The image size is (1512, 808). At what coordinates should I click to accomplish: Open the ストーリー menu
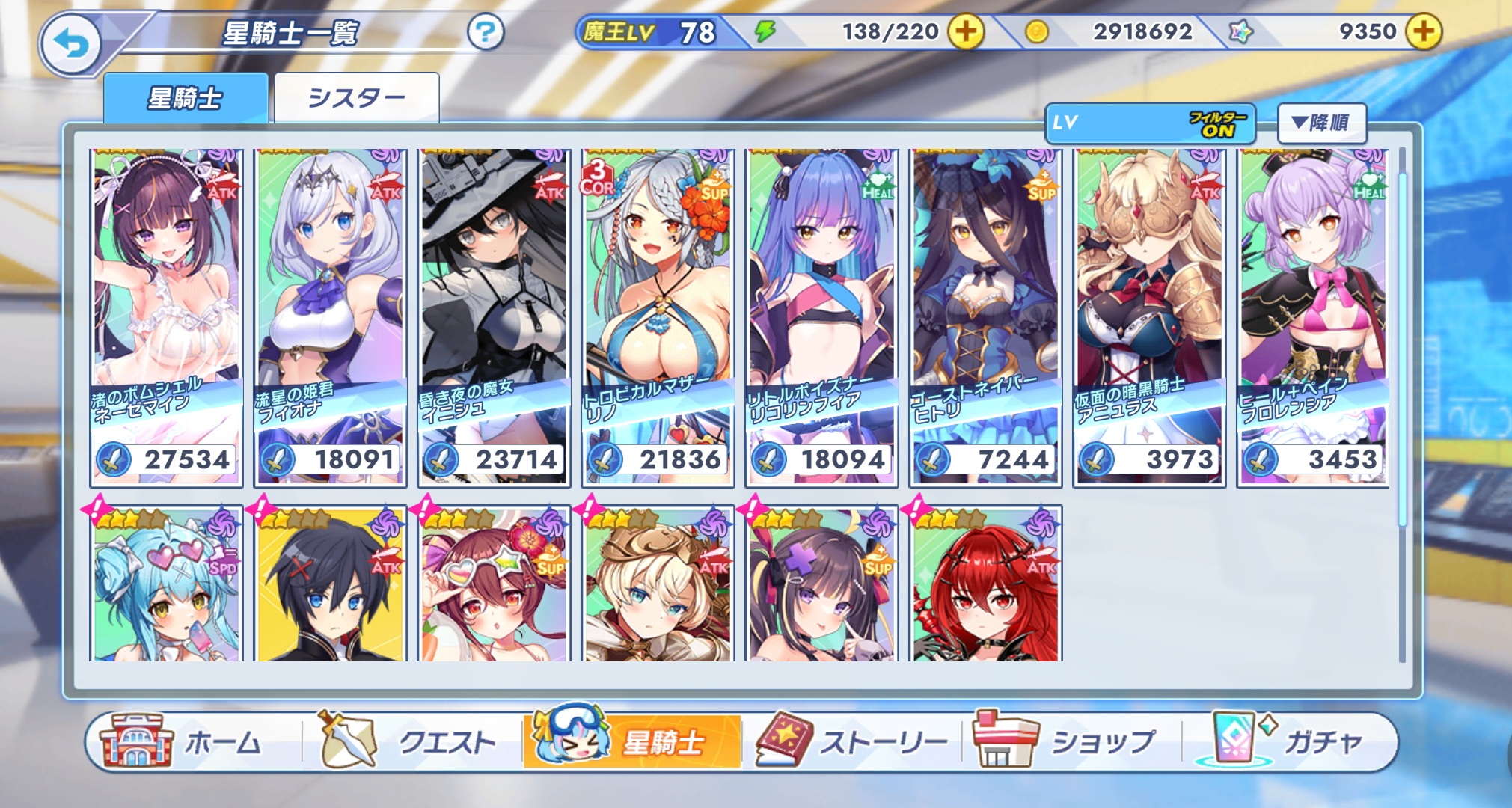click(853, 741)
